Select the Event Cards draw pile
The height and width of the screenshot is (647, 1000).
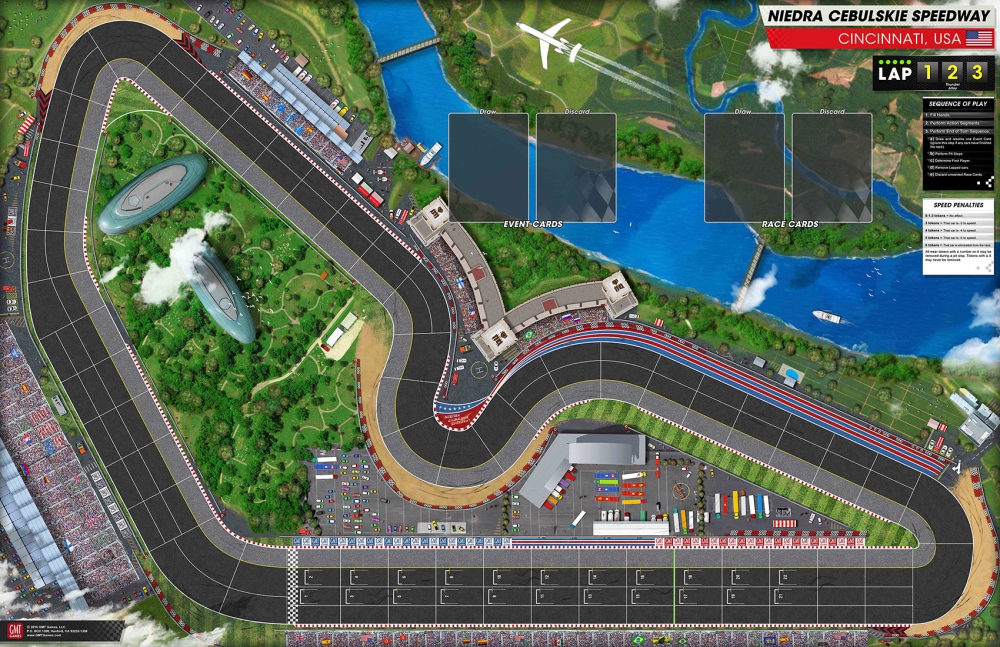[488, 167]
